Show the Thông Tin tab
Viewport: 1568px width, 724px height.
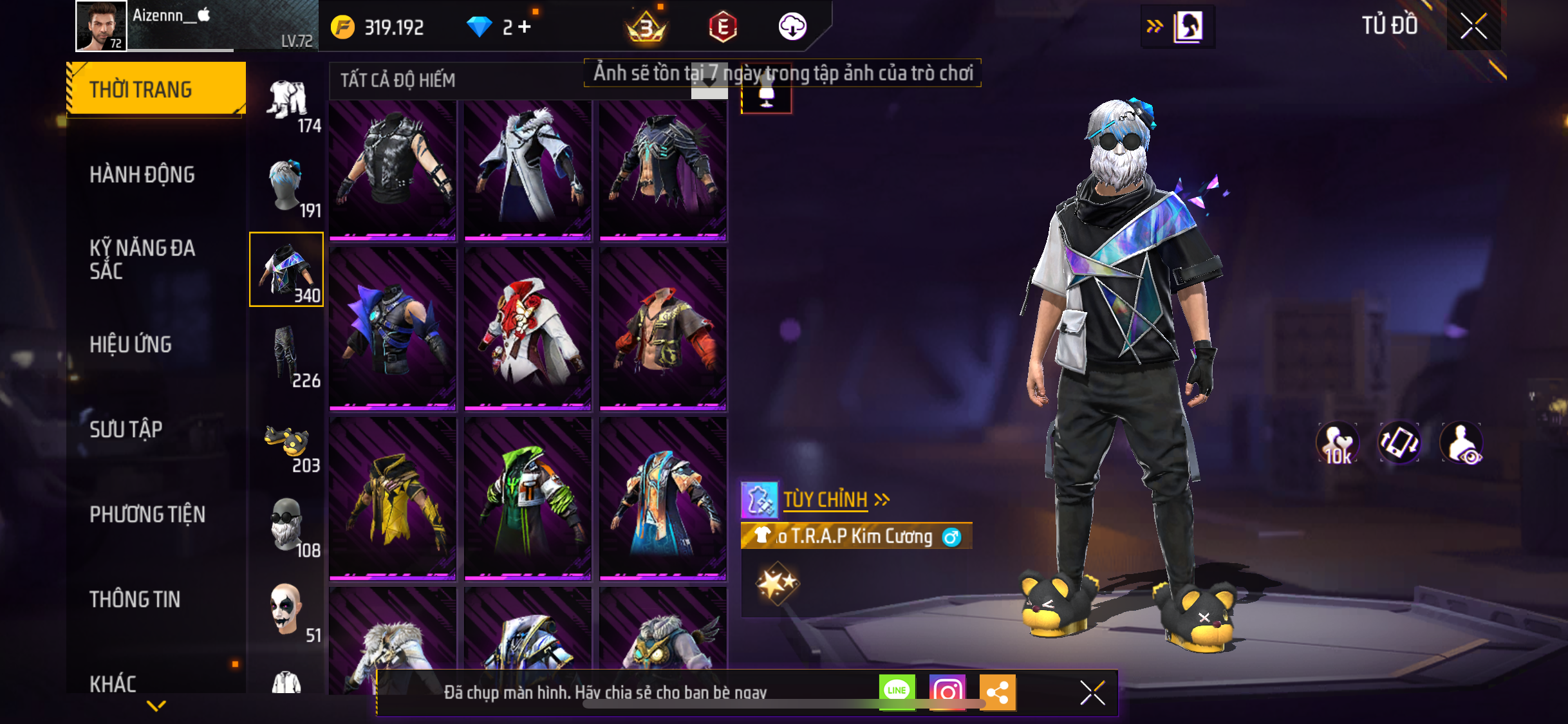pos(135,599)
